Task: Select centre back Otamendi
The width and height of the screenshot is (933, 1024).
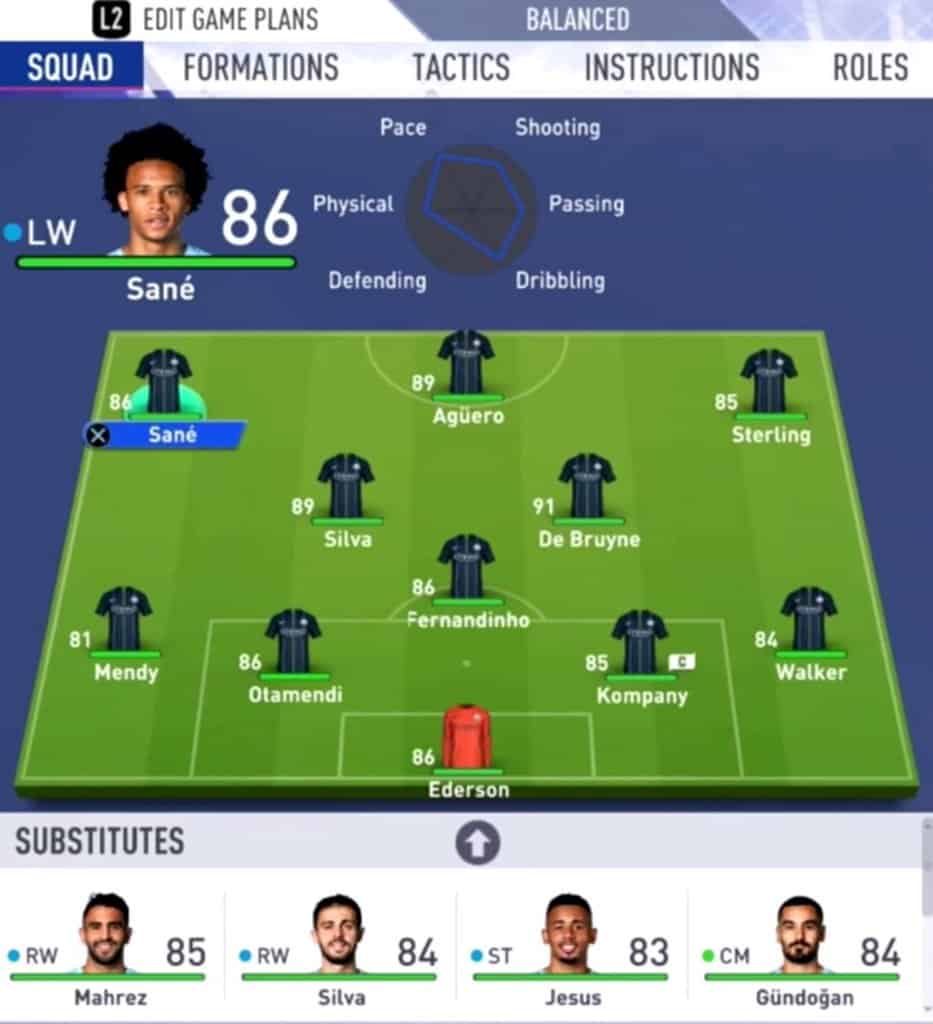Action: pyautogui.click(x=293, y=643)
